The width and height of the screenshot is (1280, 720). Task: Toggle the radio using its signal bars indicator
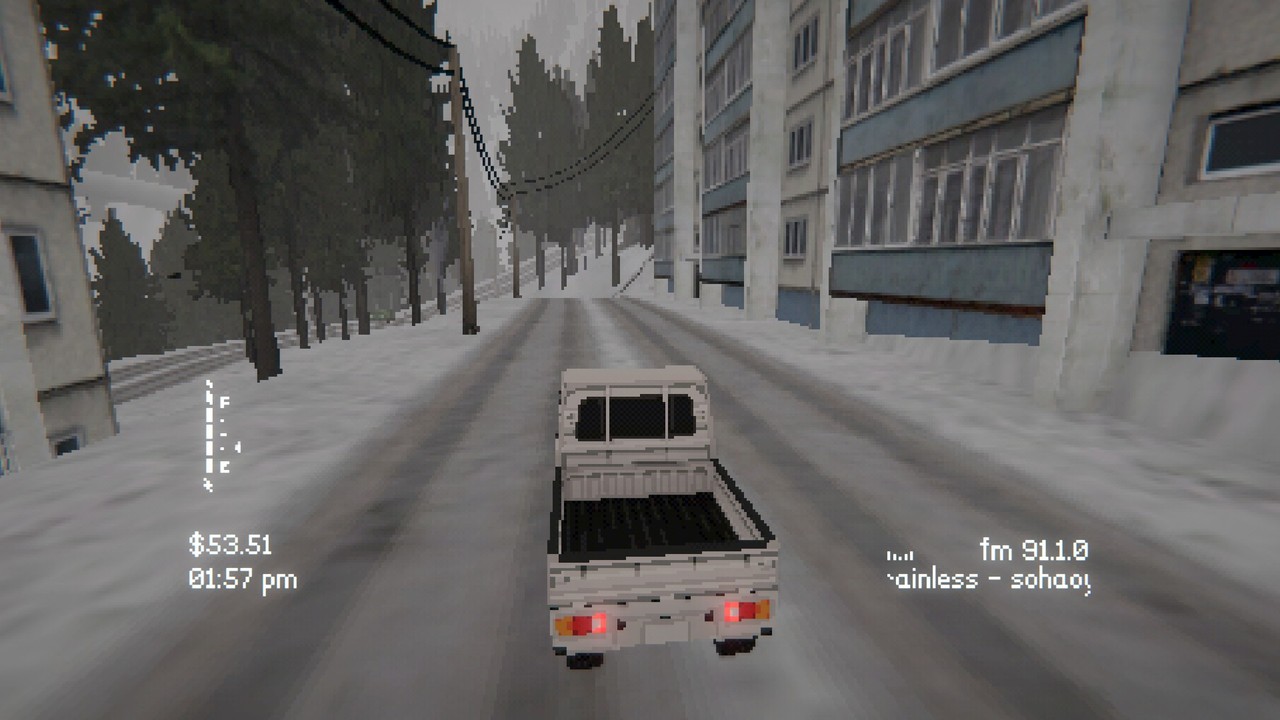[900, 557]
